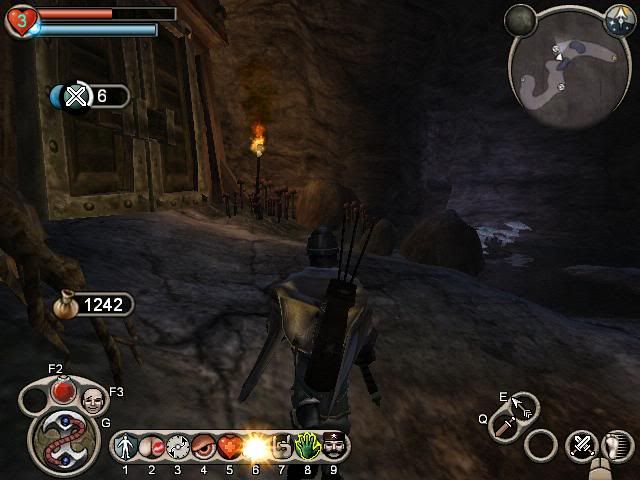Cast the heart heal spell
The image size is (640, 480).
[229, 444]
